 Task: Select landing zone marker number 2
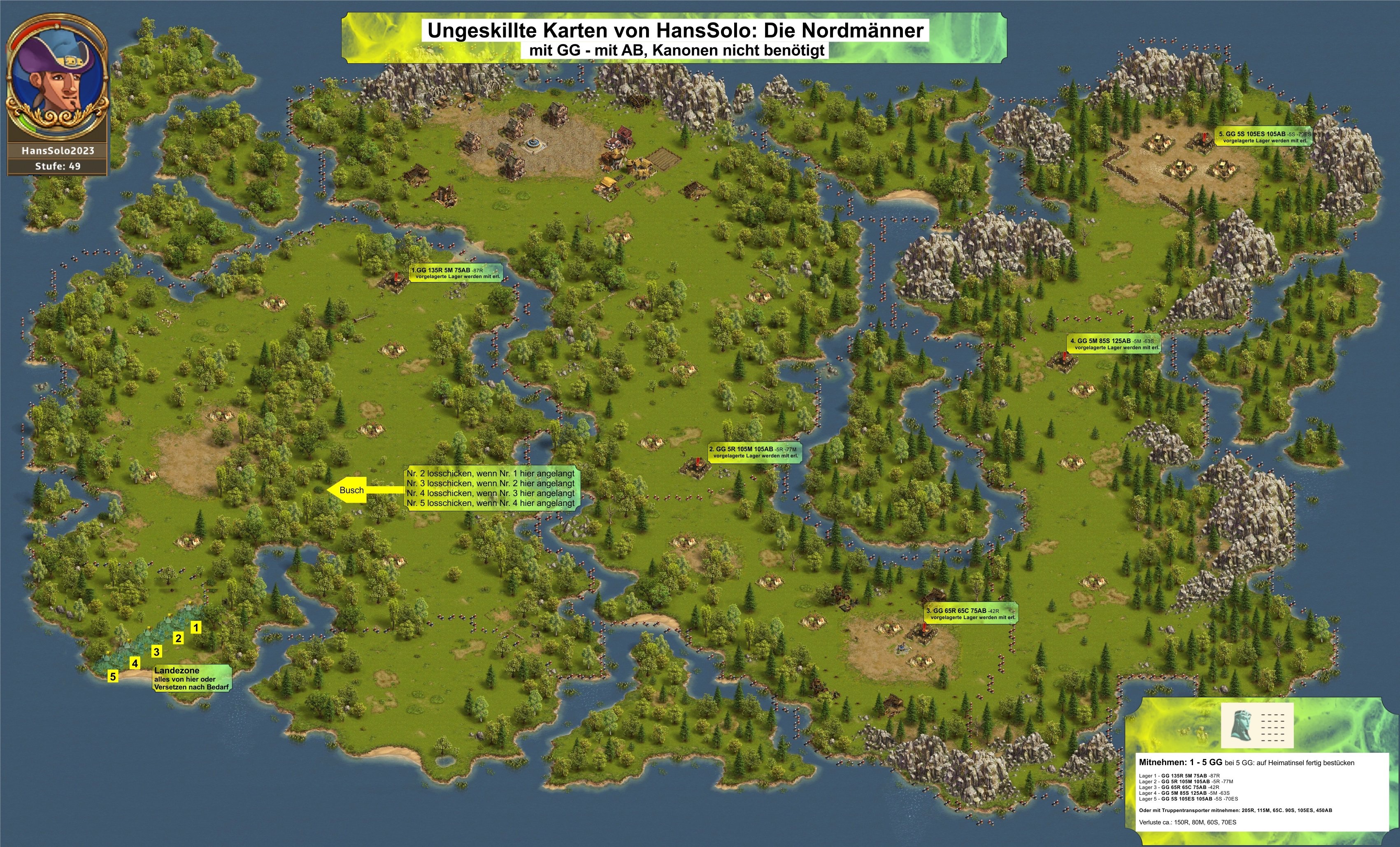coord(179,638)
